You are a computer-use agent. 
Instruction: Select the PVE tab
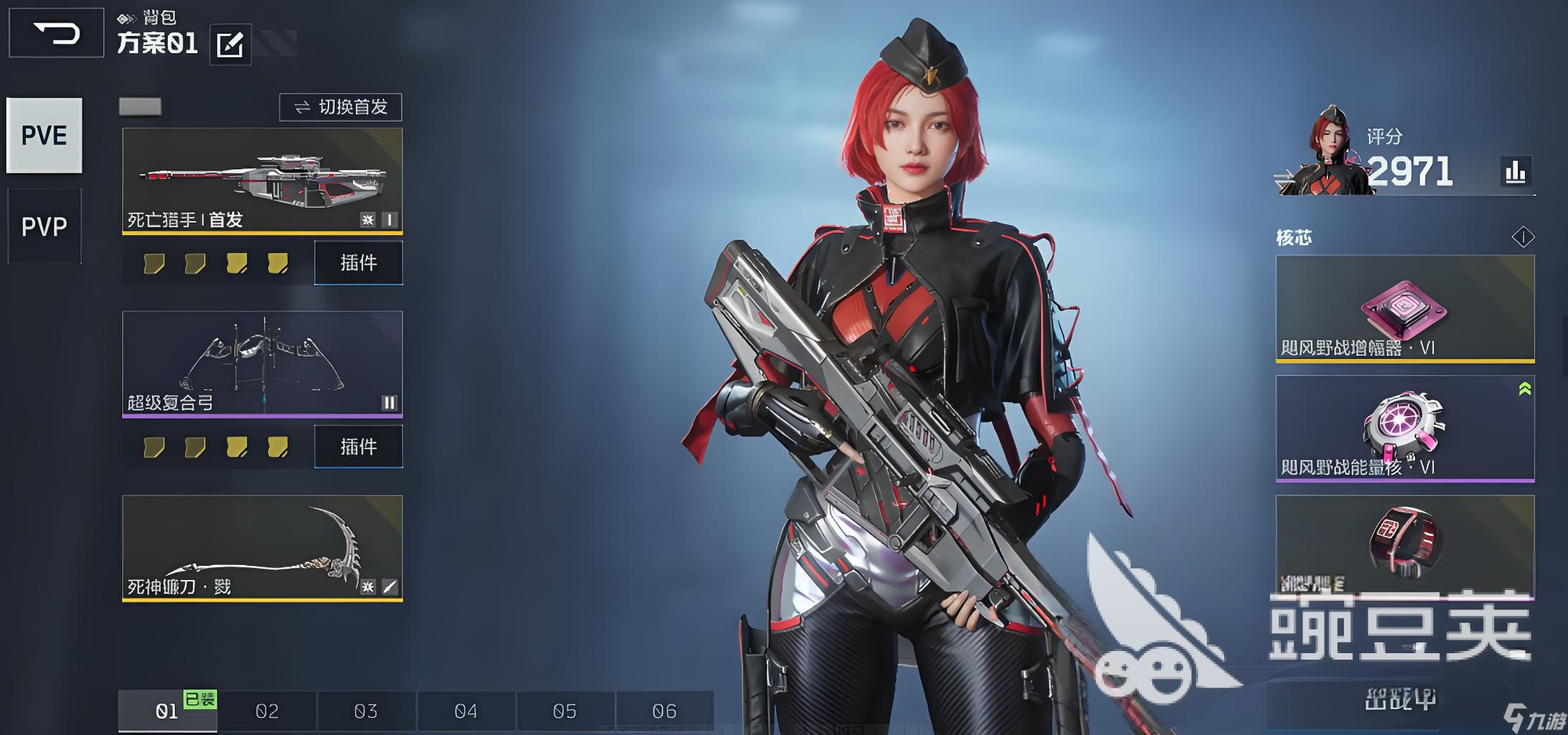(x=43, y=136)
